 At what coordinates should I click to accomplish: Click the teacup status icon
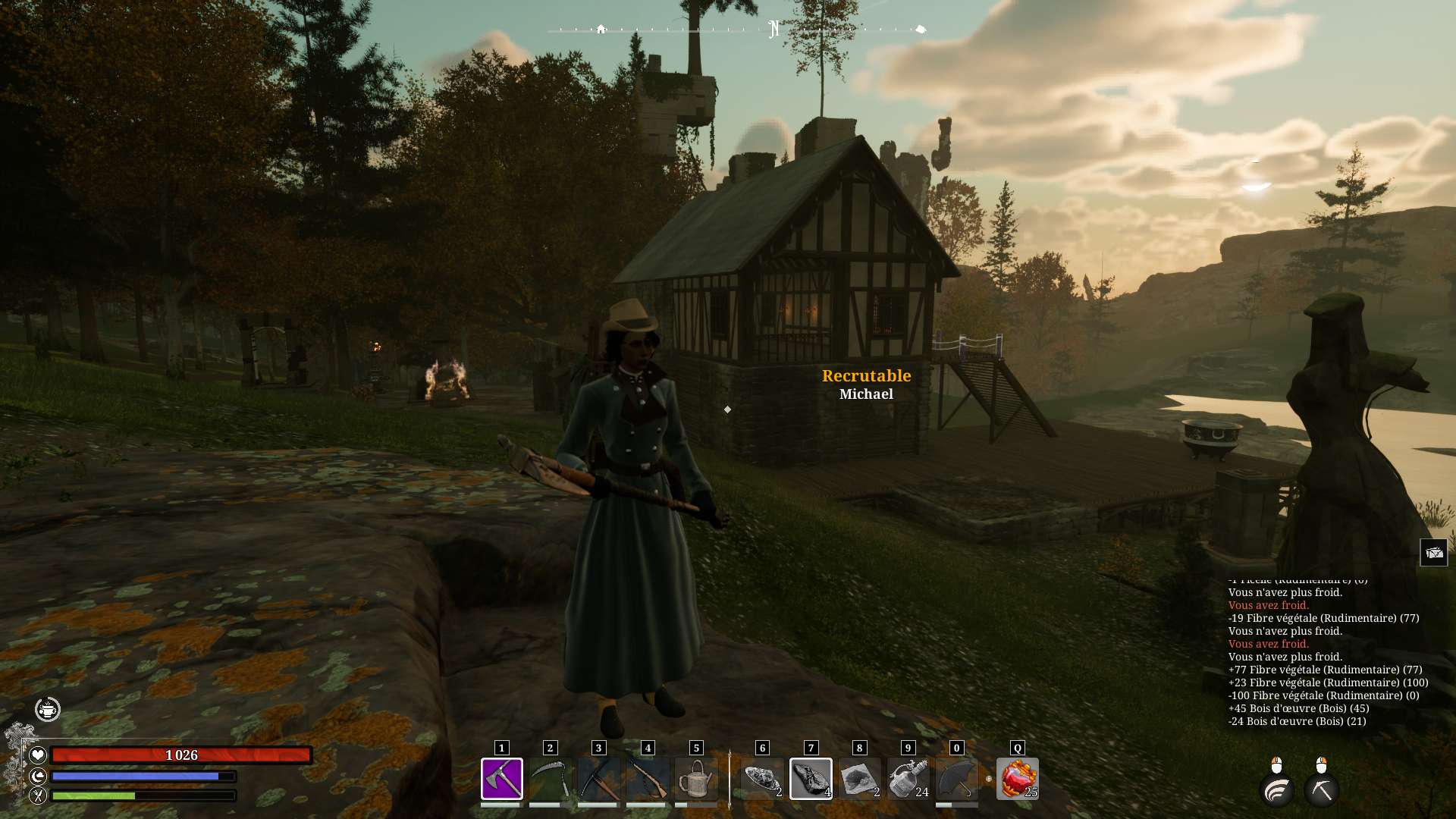(x=48, y=710)
